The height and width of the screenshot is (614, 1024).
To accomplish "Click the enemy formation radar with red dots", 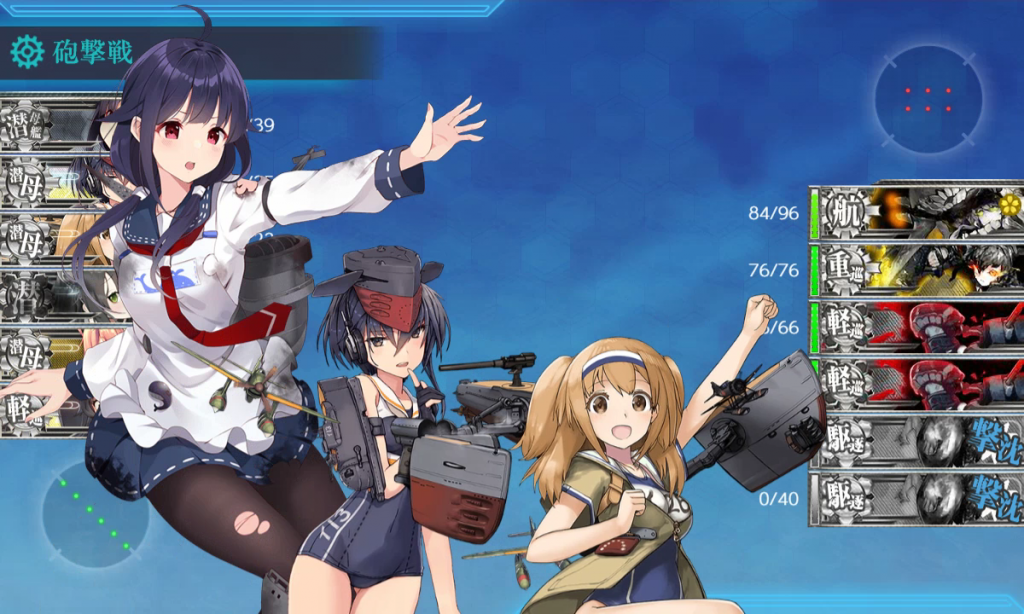I will [x=928, y=99].
